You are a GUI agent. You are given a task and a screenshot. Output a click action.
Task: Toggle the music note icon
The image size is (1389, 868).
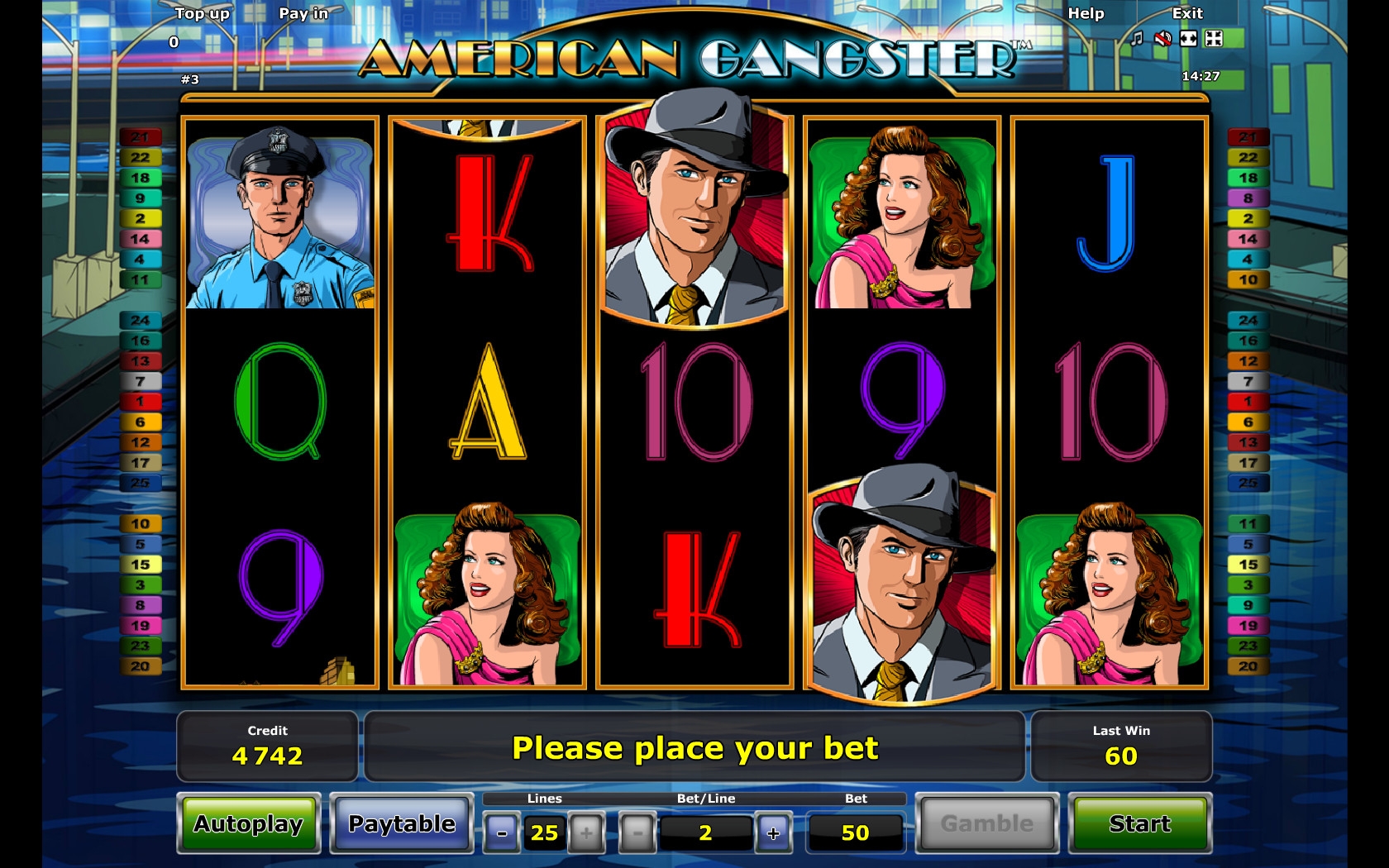point(1137,39)
